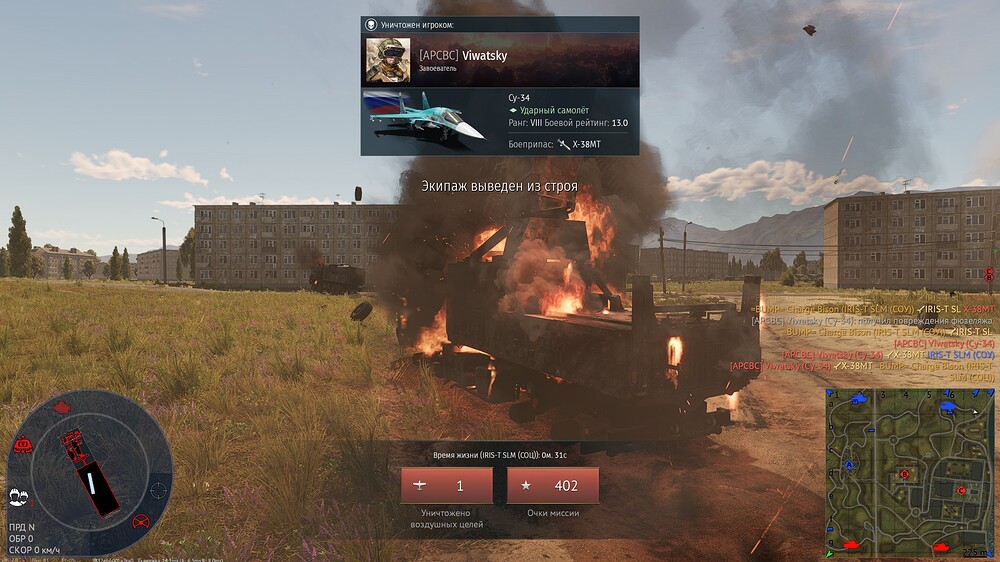The height and width of the screenshot is (562, 1000).
Task: Click killer Viwatsky's avatar portrait
Action: (x=388, y=60)
